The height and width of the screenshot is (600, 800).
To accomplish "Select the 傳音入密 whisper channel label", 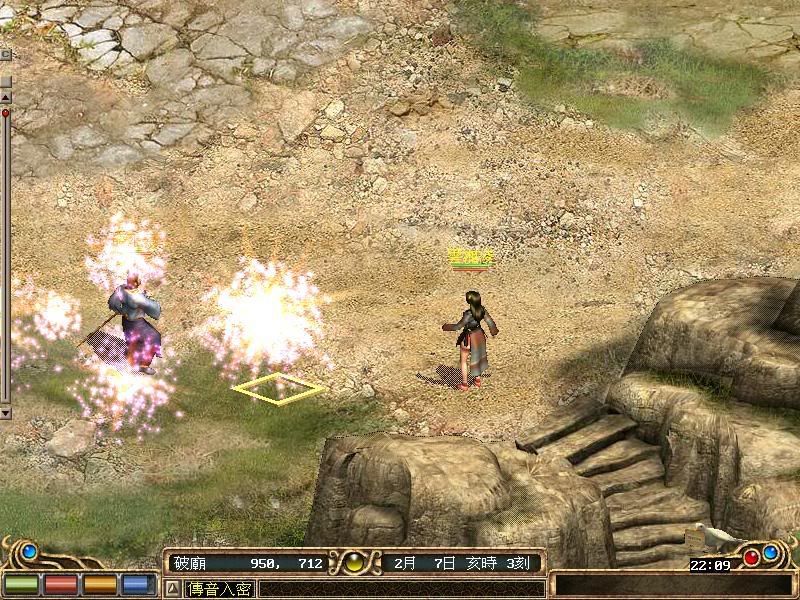I will (219, 589).
